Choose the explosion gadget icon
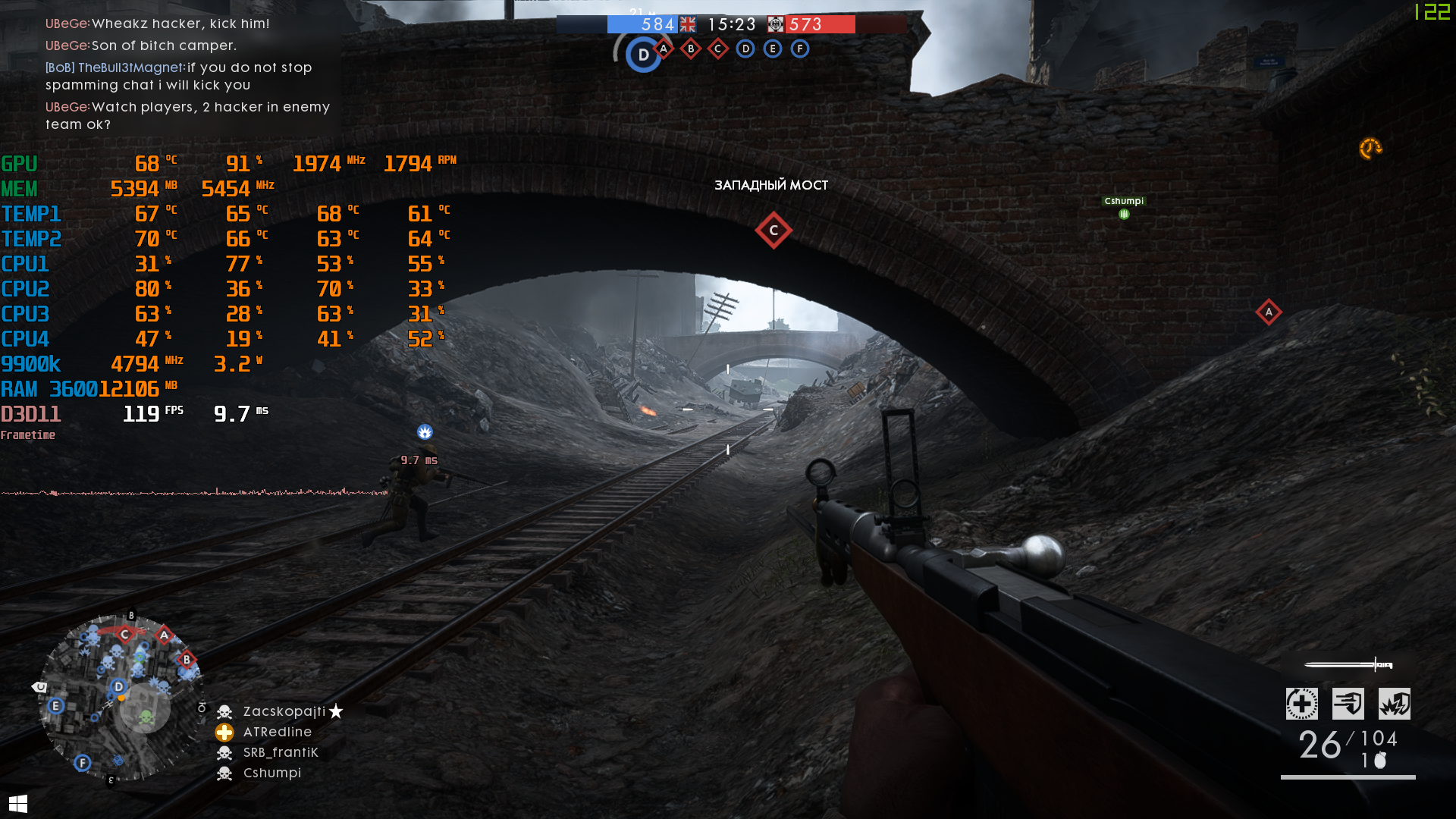This screenshot has height=819, width=1456. click(1394, 704)
